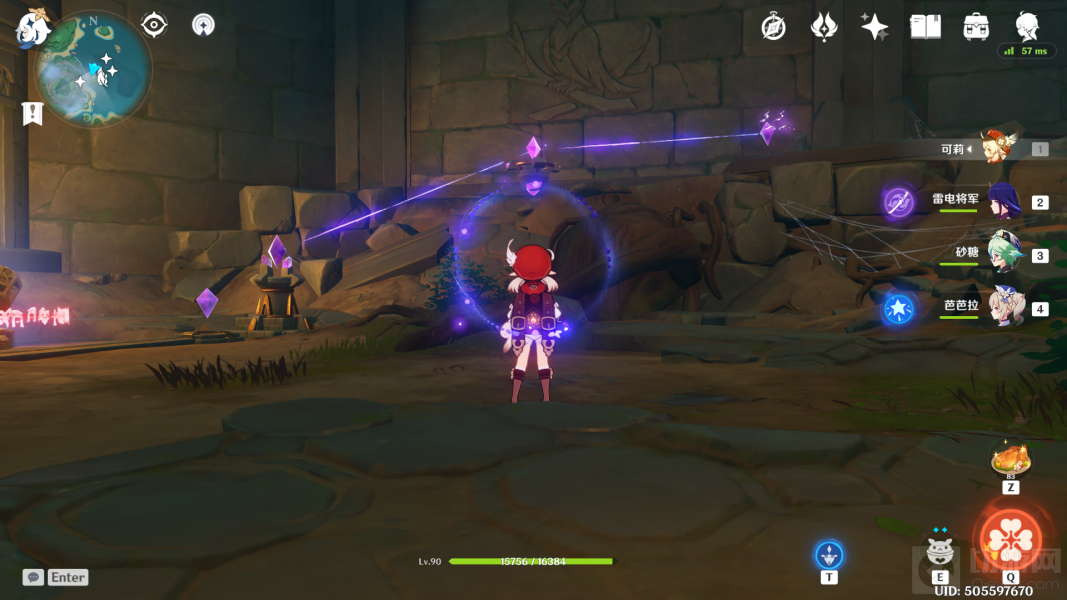Open the Wish star icon
The height and width of the screenshot is (600, 1067).
(874, 27)
